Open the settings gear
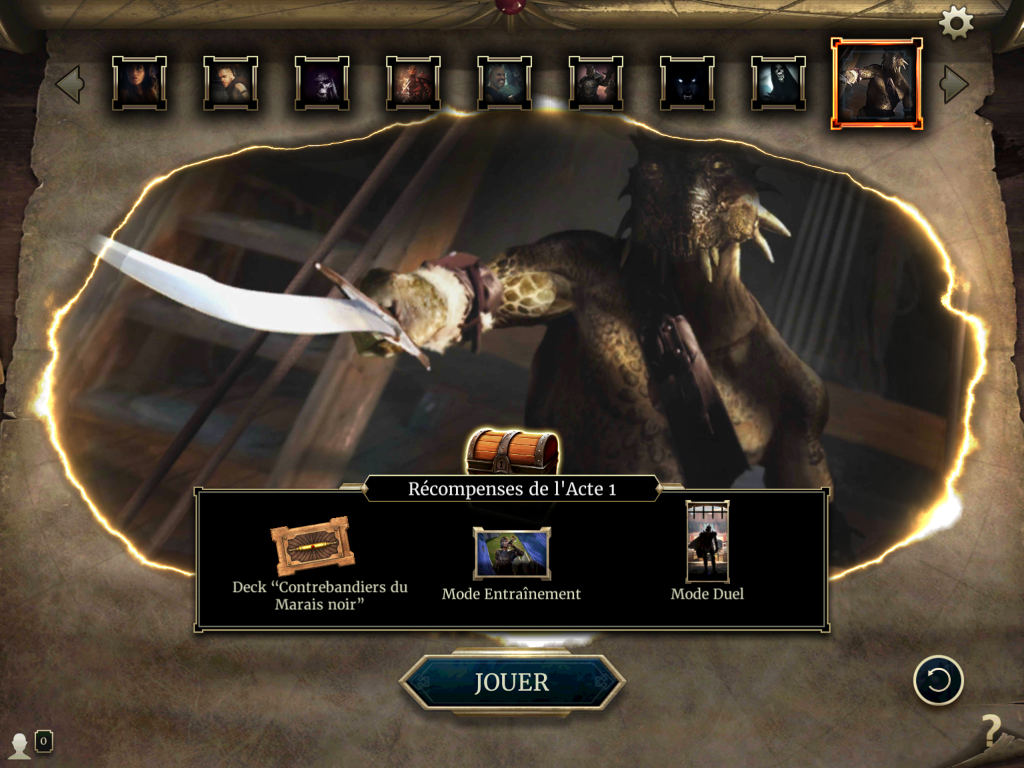 point(956,23)
